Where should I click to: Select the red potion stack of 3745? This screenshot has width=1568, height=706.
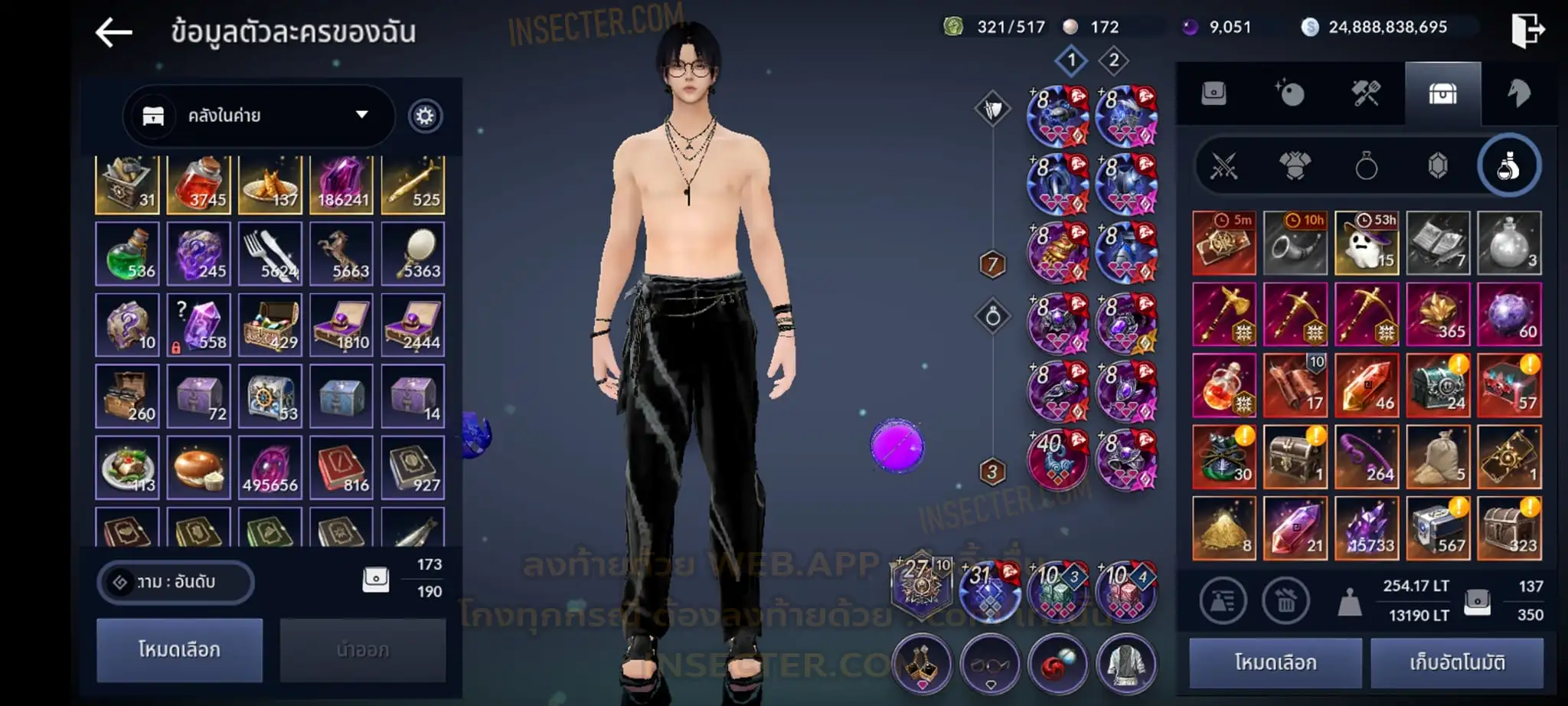(x=199, y=184)
